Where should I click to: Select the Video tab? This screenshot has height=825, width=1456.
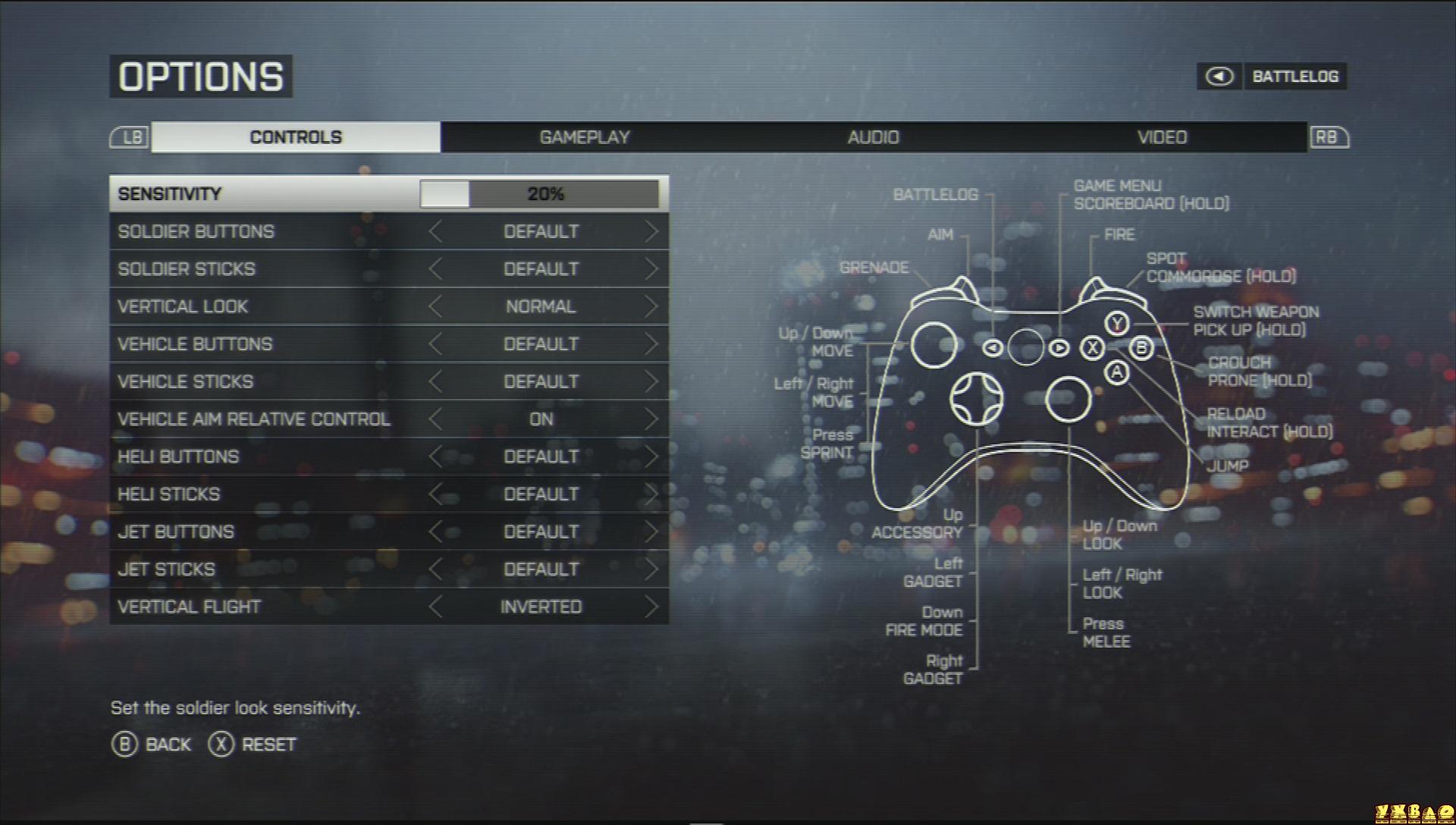(x=1162, y=137)
